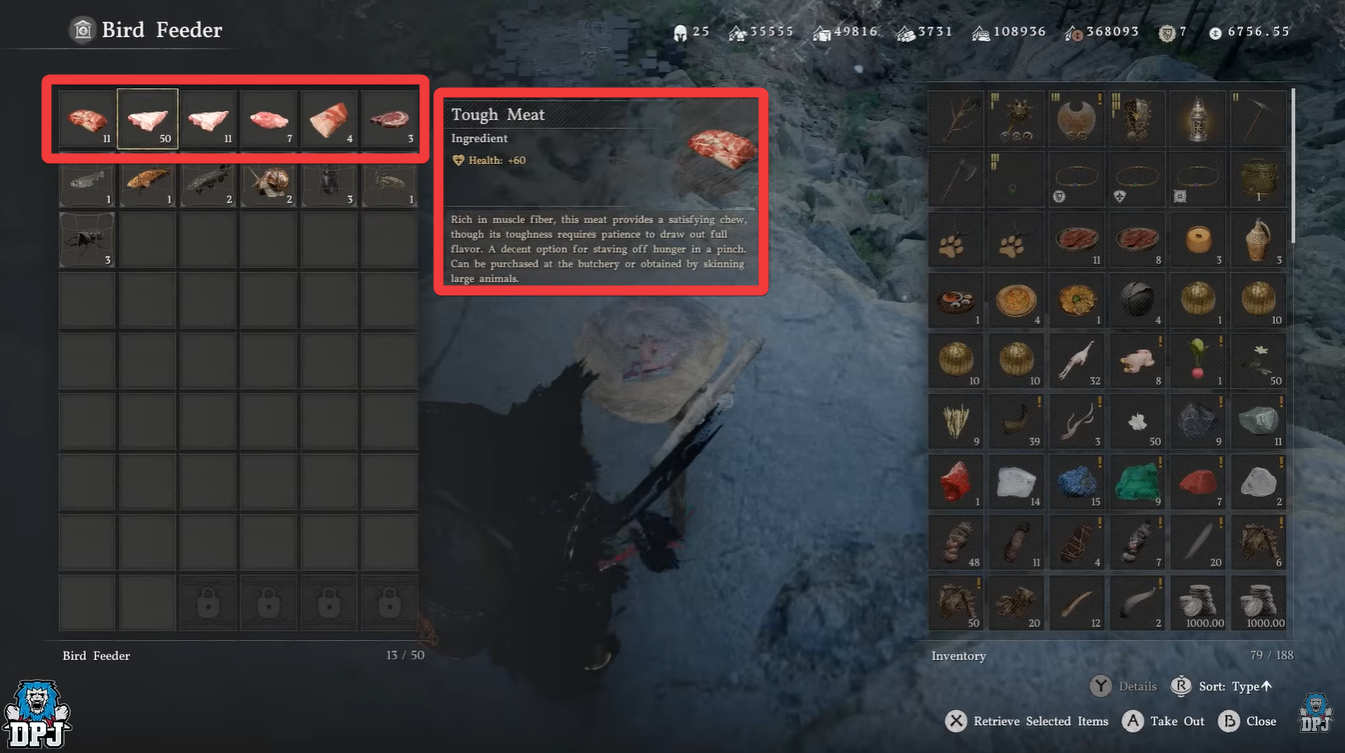Select the glowing lantern in the inventory
Viewport: 1345px width, 753px height.
1197,118
